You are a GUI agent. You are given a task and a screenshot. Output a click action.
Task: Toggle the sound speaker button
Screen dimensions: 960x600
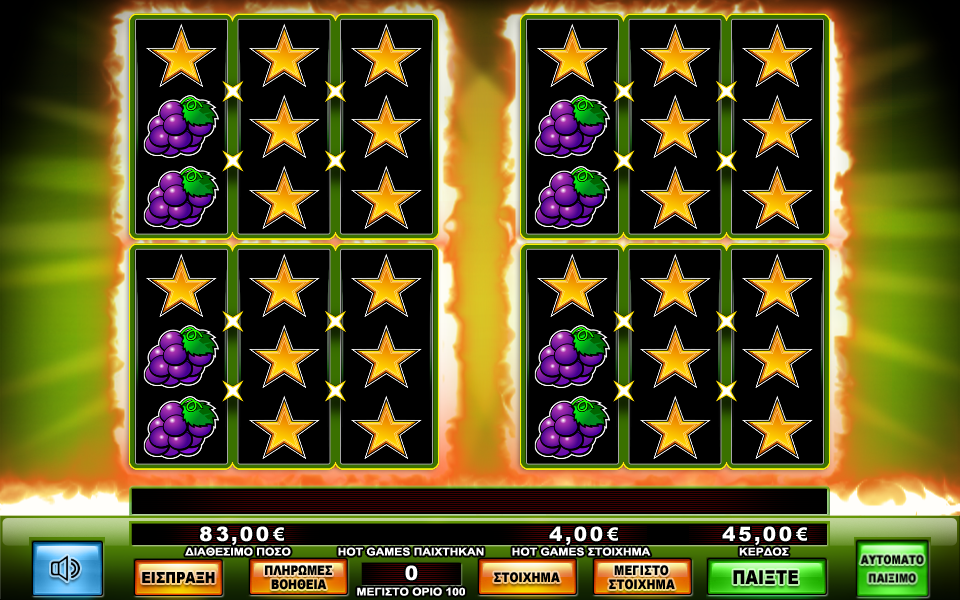[x=67, y=569]
